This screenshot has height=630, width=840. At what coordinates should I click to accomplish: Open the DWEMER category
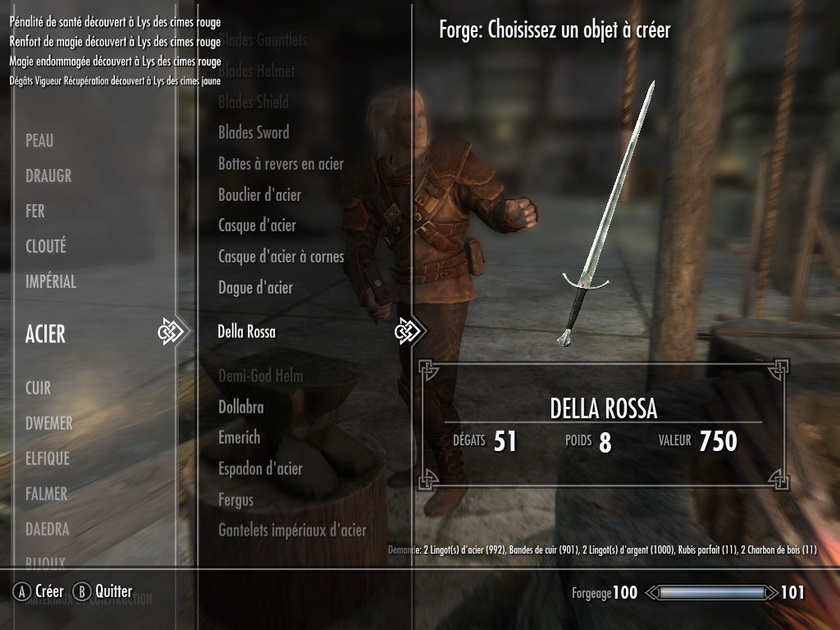click(49, 423)
